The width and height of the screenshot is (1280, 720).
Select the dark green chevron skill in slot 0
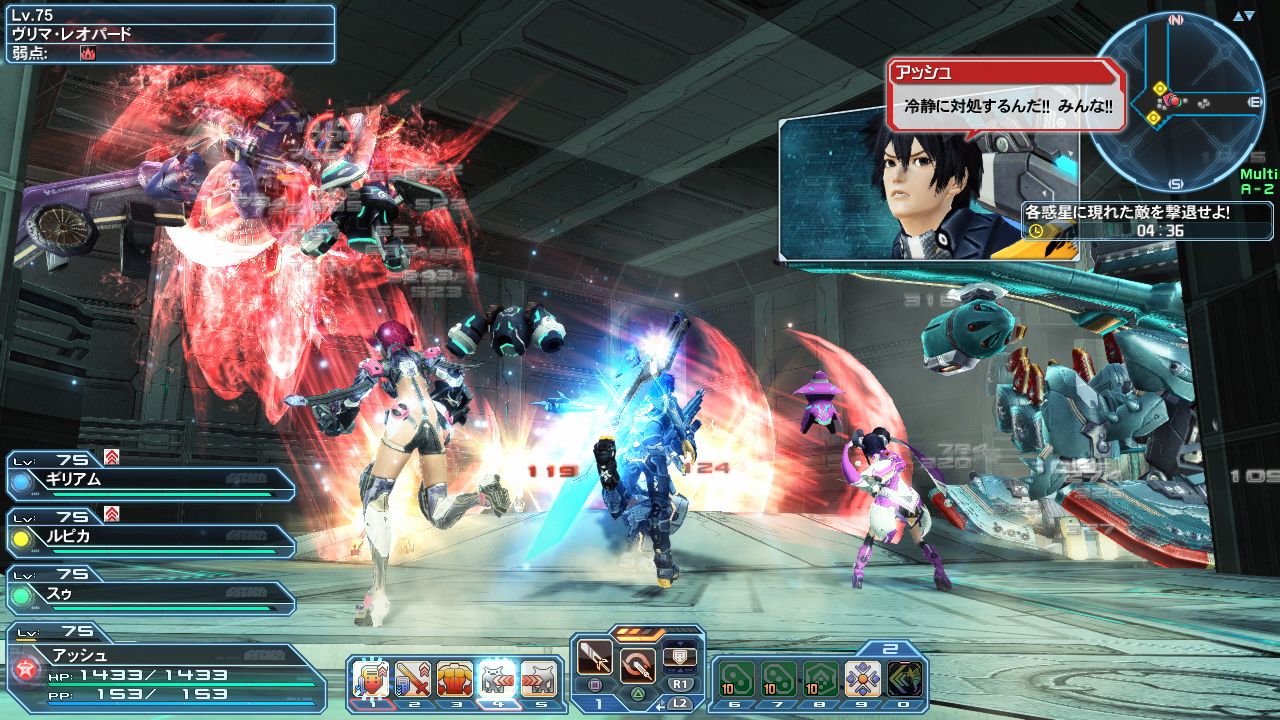904,680
